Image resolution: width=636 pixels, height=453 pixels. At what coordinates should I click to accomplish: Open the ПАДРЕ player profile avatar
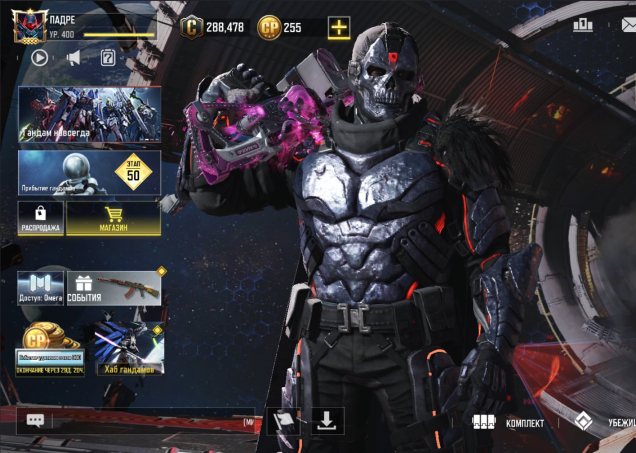tap(29, 27)
